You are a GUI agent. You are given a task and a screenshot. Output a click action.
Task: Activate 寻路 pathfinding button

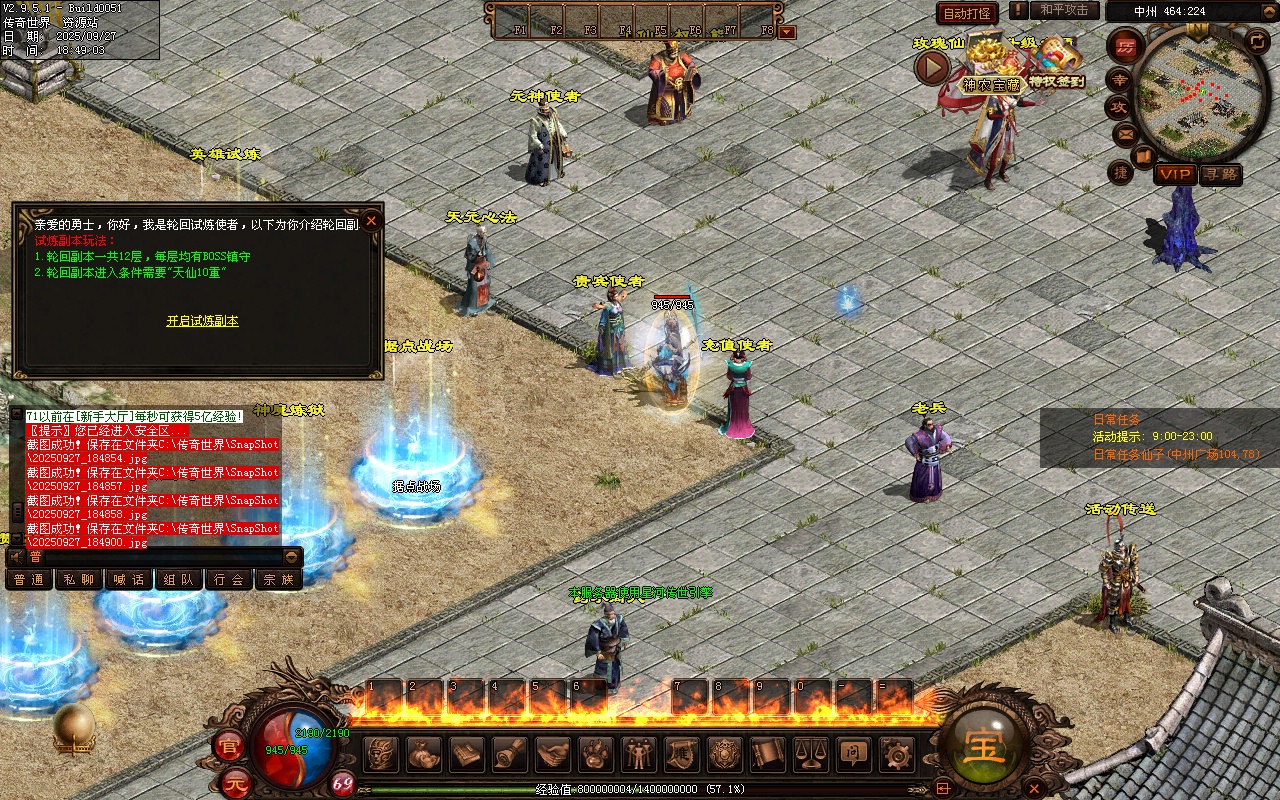click(1220, 174)
